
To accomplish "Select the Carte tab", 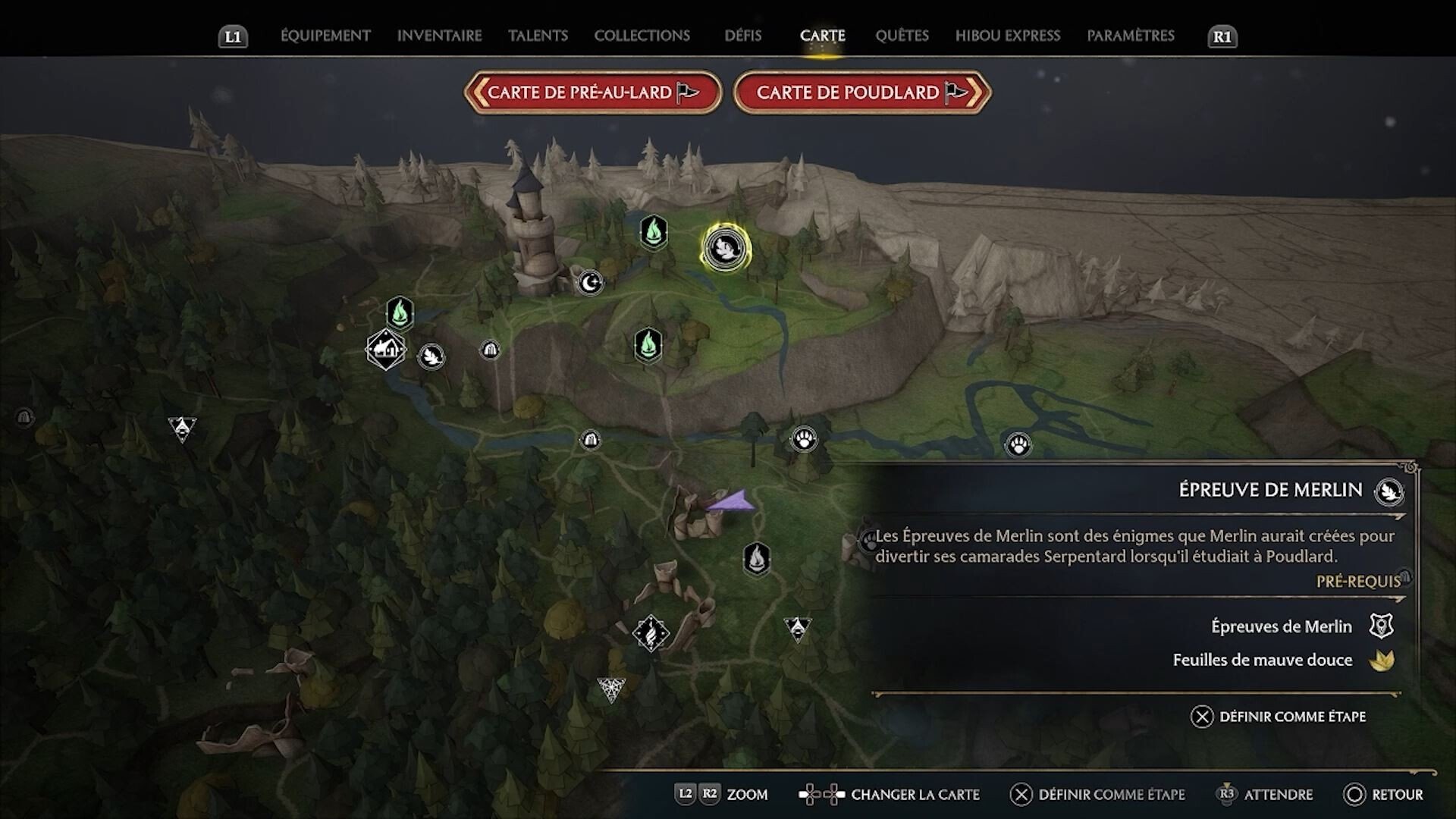I will pos(822,36).
